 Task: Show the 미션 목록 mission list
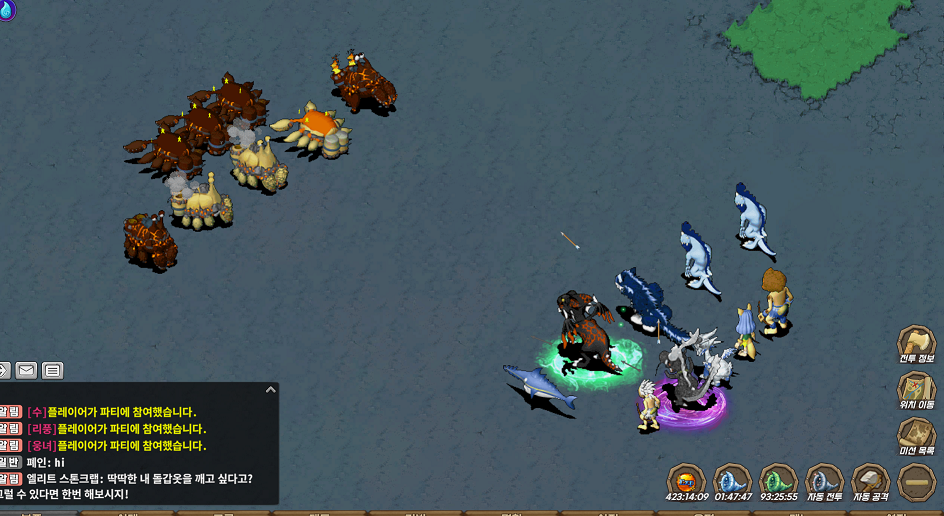pos(916,435)
